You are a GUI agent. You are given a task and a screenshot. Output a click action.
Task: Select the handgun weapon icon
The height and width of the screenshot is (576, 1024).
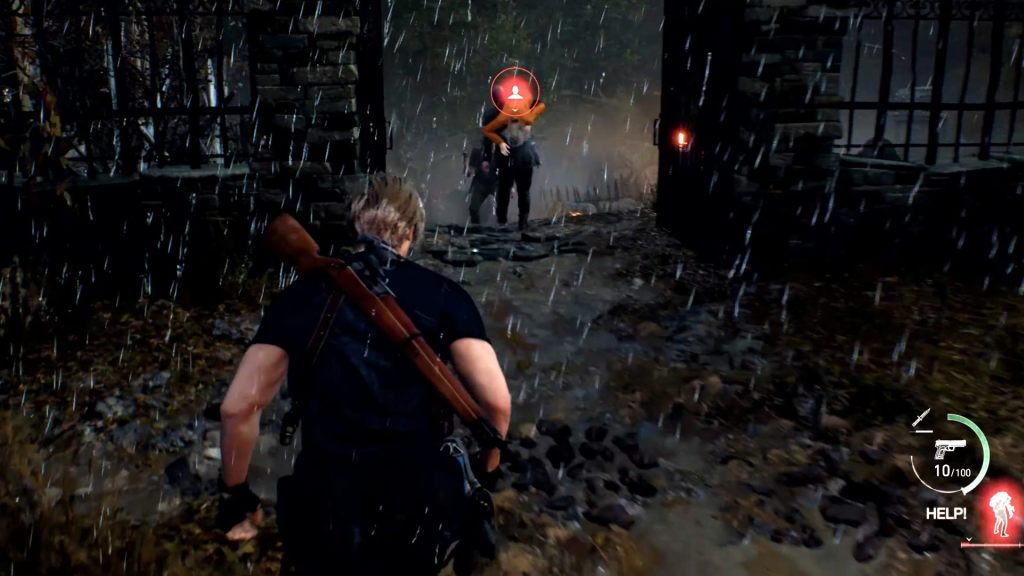tap(949, 447)
